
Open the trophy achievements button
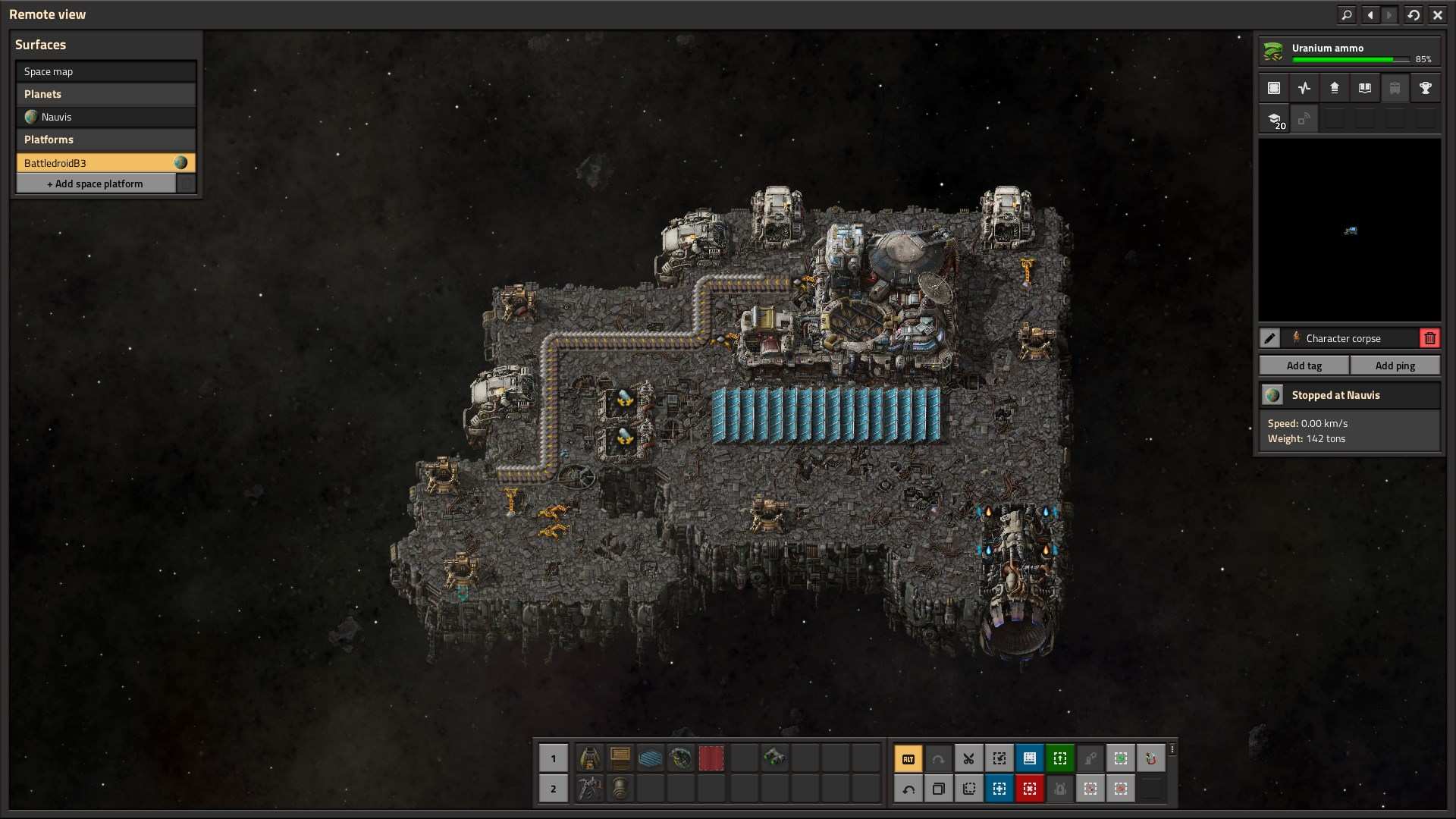1426,88
